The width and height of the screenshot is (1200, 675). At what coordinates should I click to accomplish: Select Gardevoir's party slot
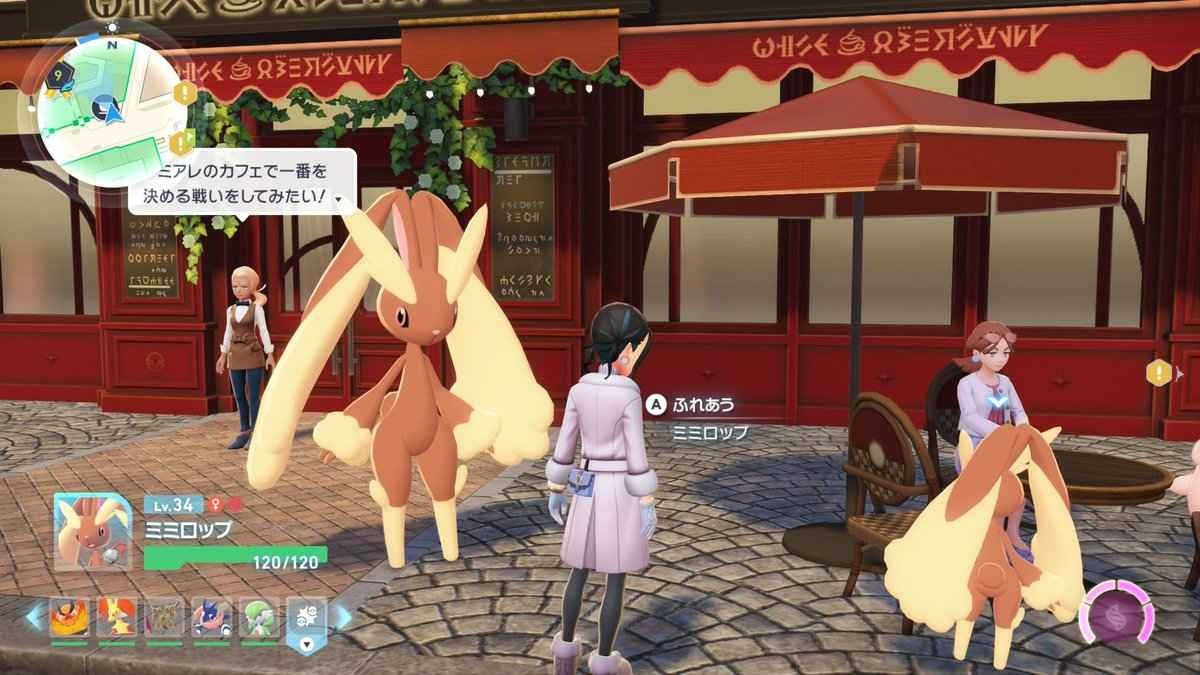(259, 619)
